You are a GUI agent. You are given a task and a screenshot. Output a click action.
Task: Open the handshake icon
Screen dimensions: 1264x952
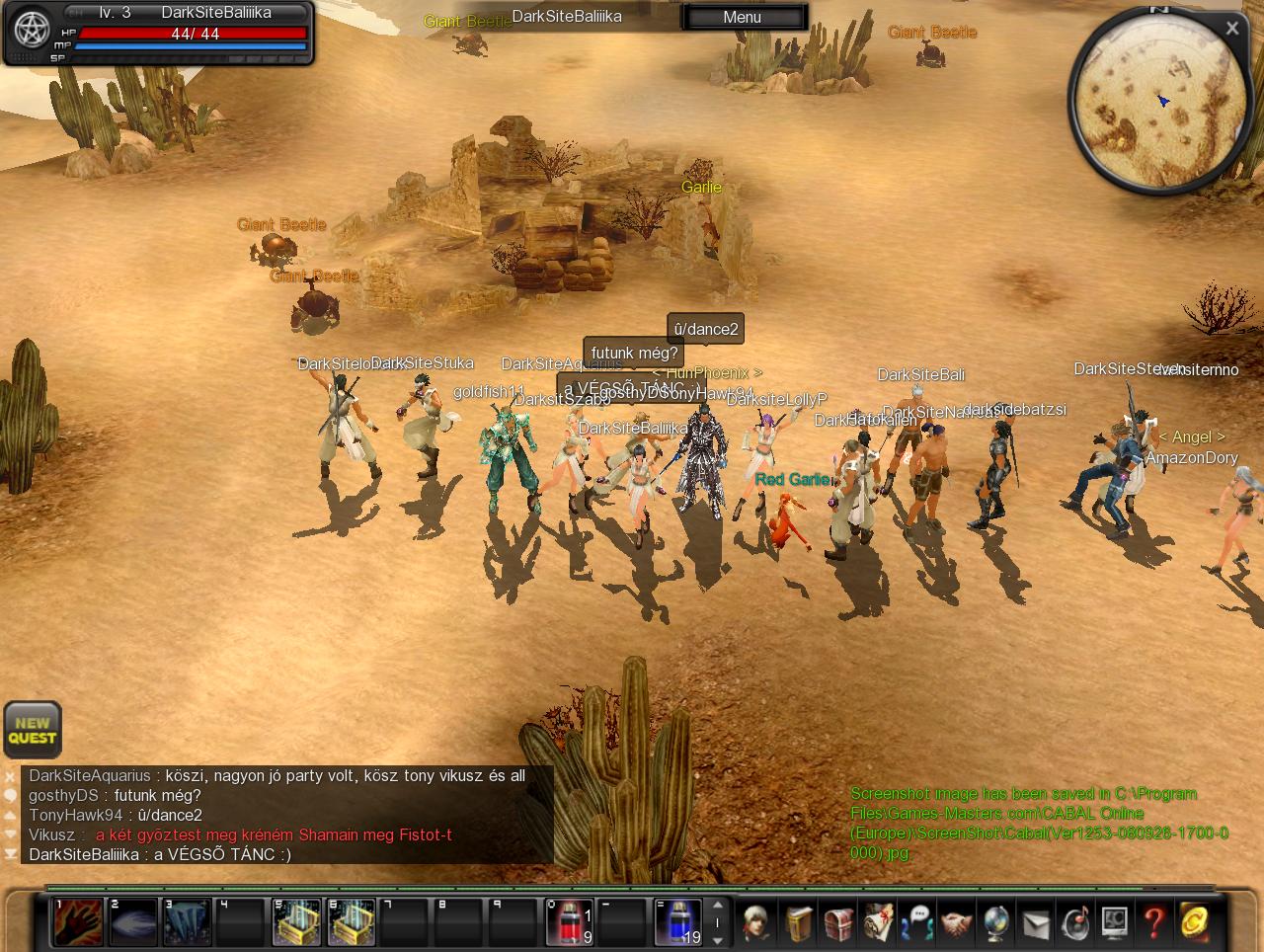(x=956, y=922)
